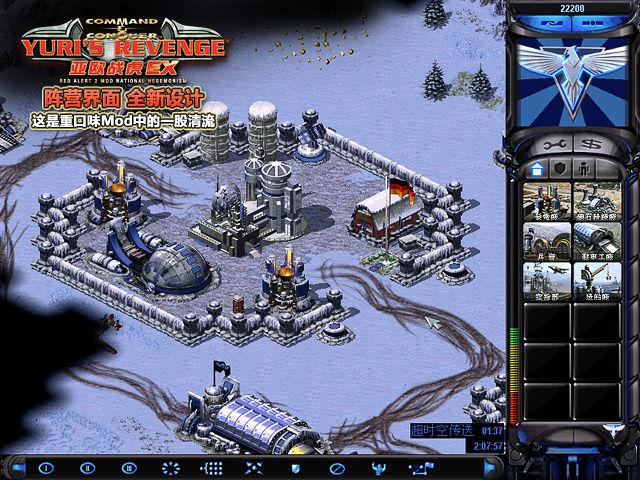Queue the ore refinery building
Image resolution: width=640 pixels, height=480 pixels.
click(x=595, y=200)
